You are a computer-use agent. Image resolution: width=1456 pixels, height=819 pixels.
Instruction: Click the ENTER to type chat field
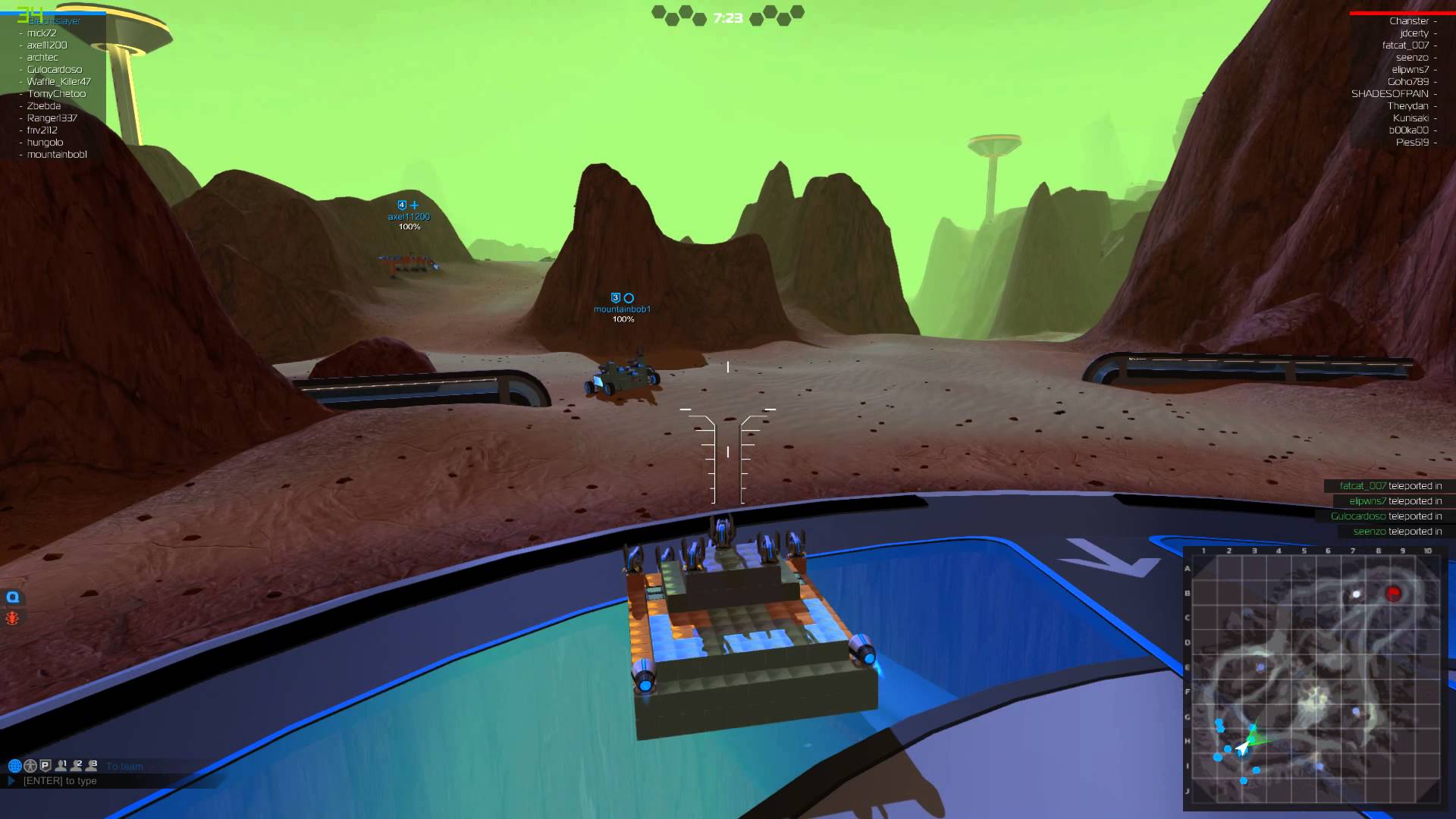61,780
